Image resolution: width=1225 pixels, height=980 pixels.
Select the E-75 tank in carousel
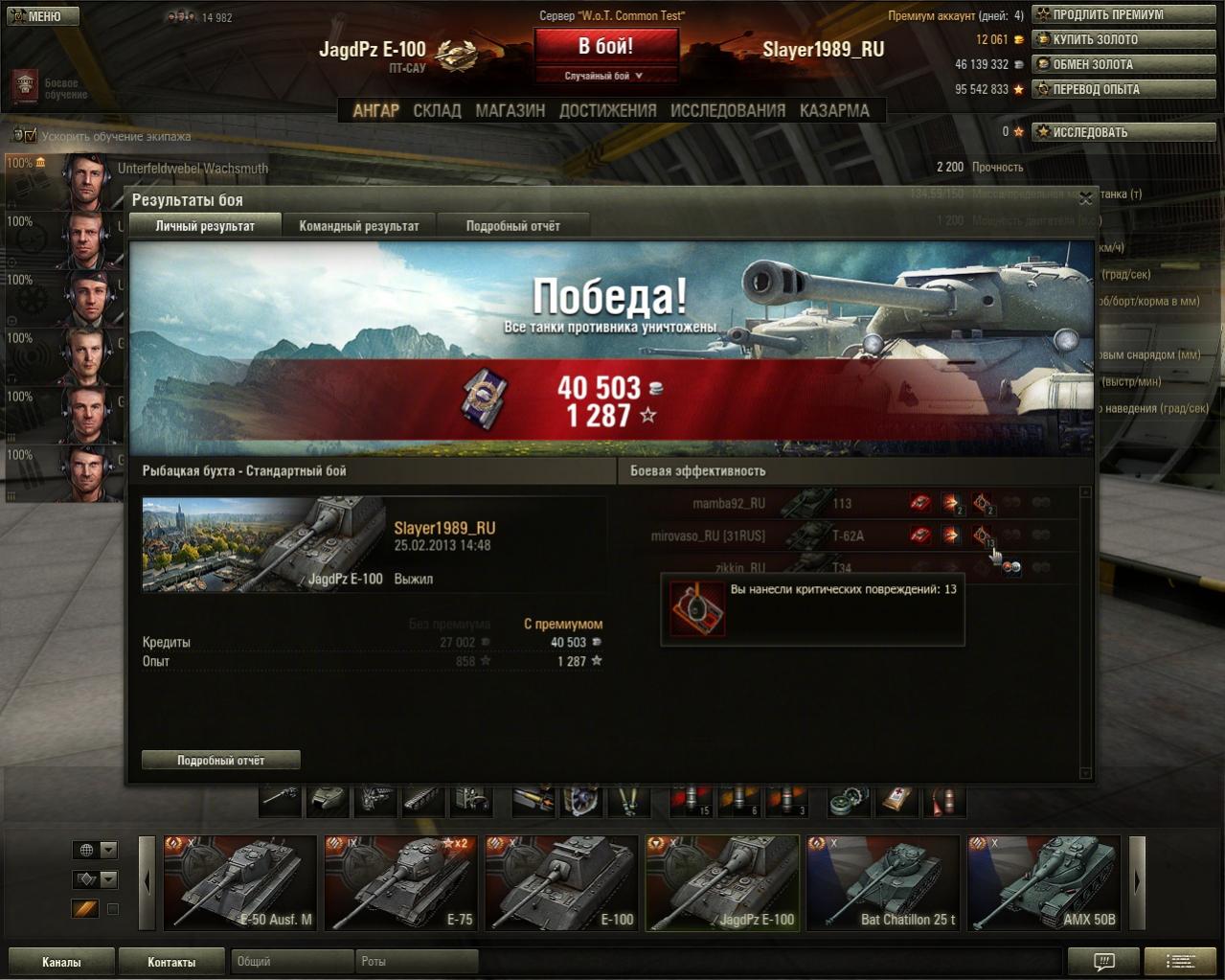pos(400,882)
